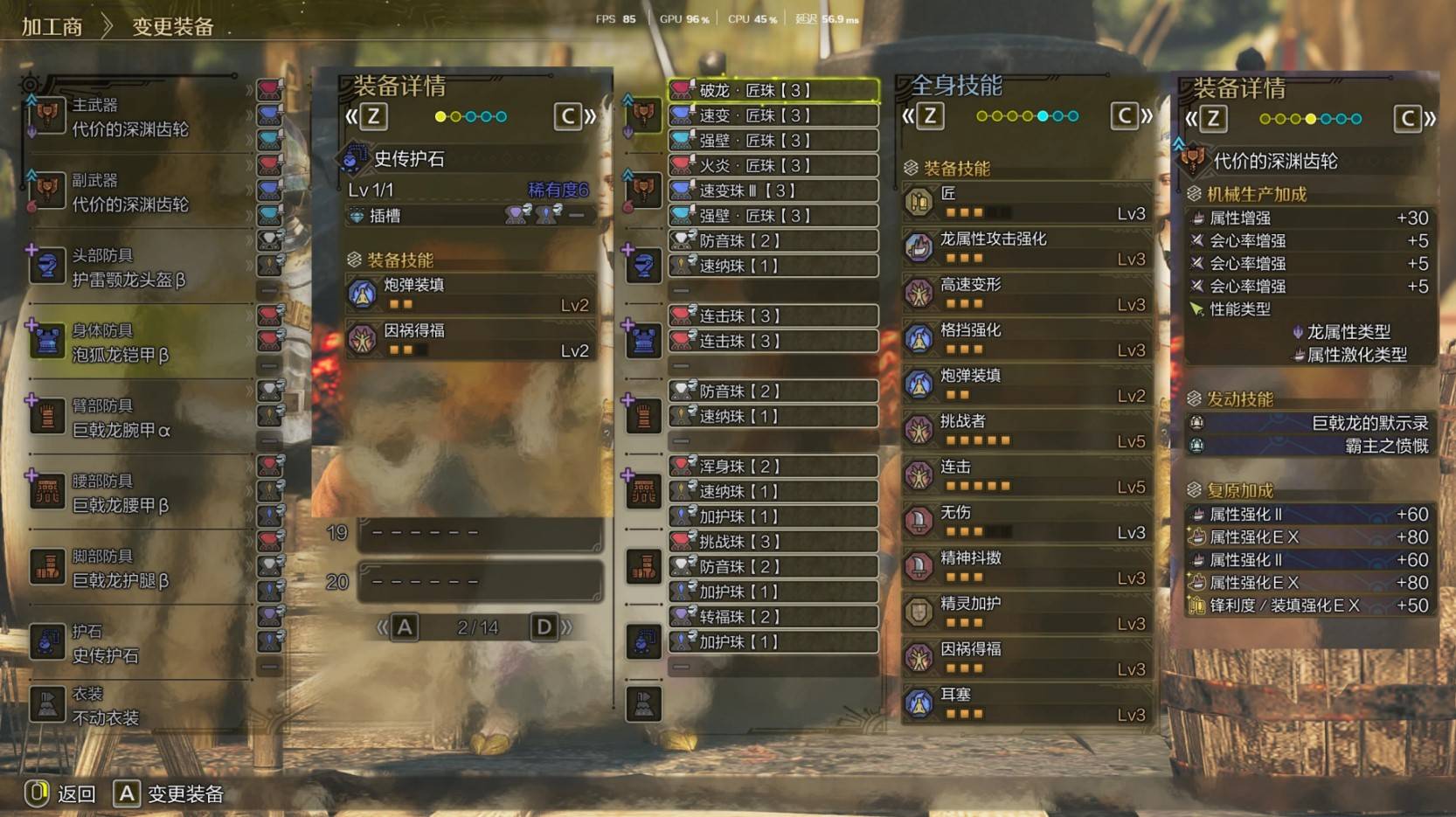Choose the 火炎·匠珠【3】 decoration row
The width and height of the screenshot is (1456, 817).
(x=773, y=165)
